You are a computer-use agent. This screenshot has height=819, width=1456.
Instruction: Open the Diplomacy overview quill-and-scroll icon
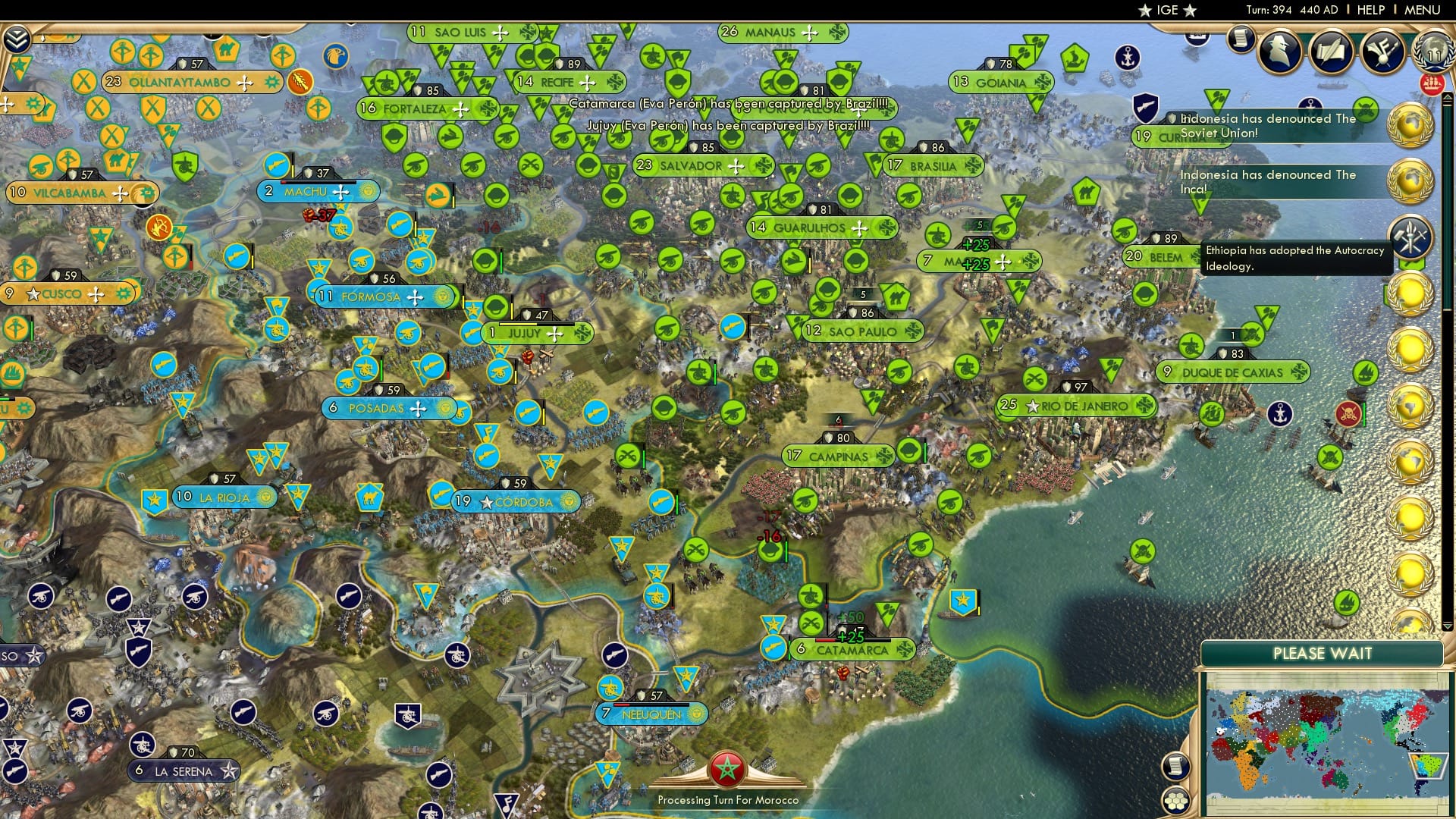1331,52
